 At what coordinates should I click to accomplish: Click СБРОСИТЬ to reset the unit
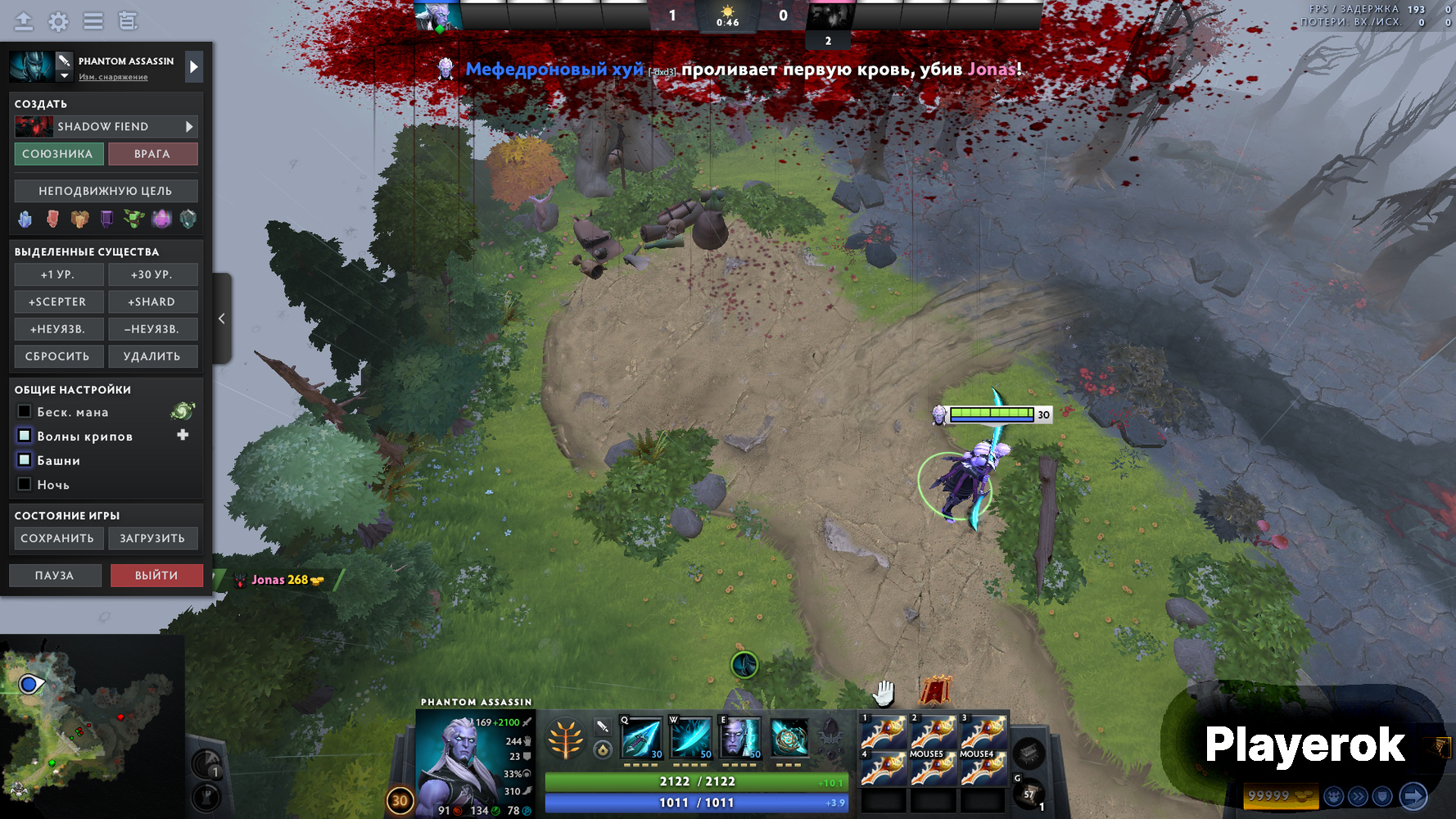(x=57, y=356)
